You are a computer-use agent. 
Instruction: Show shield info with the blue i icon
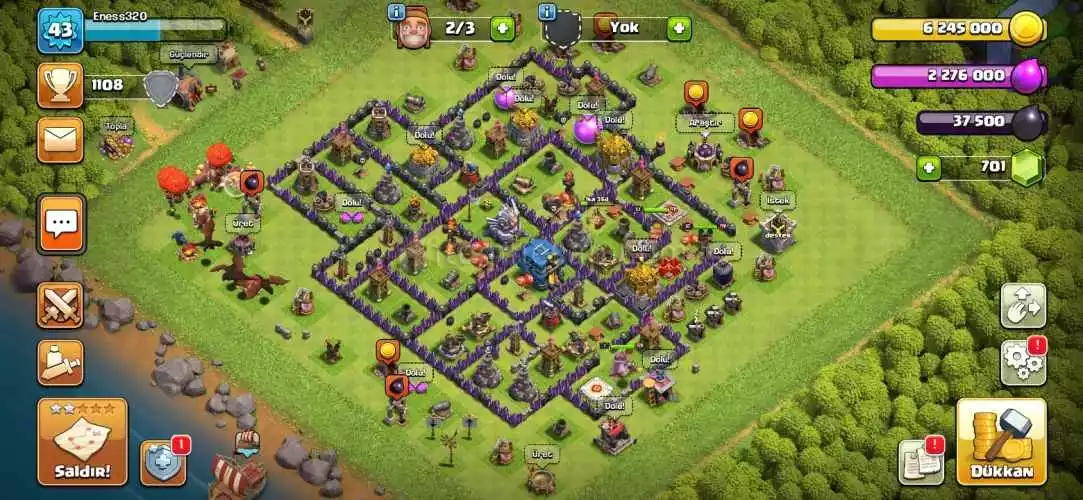point(547,12)
